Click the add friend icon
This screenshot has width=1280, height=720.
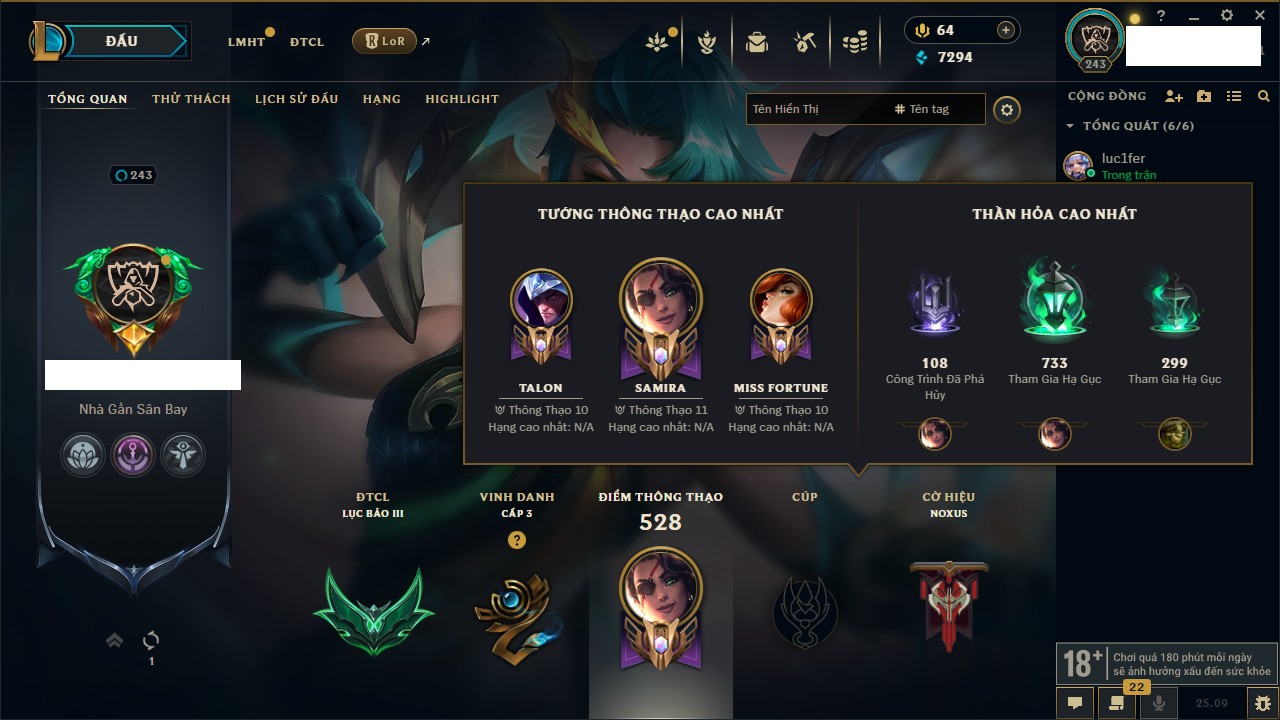(1174, 96)
